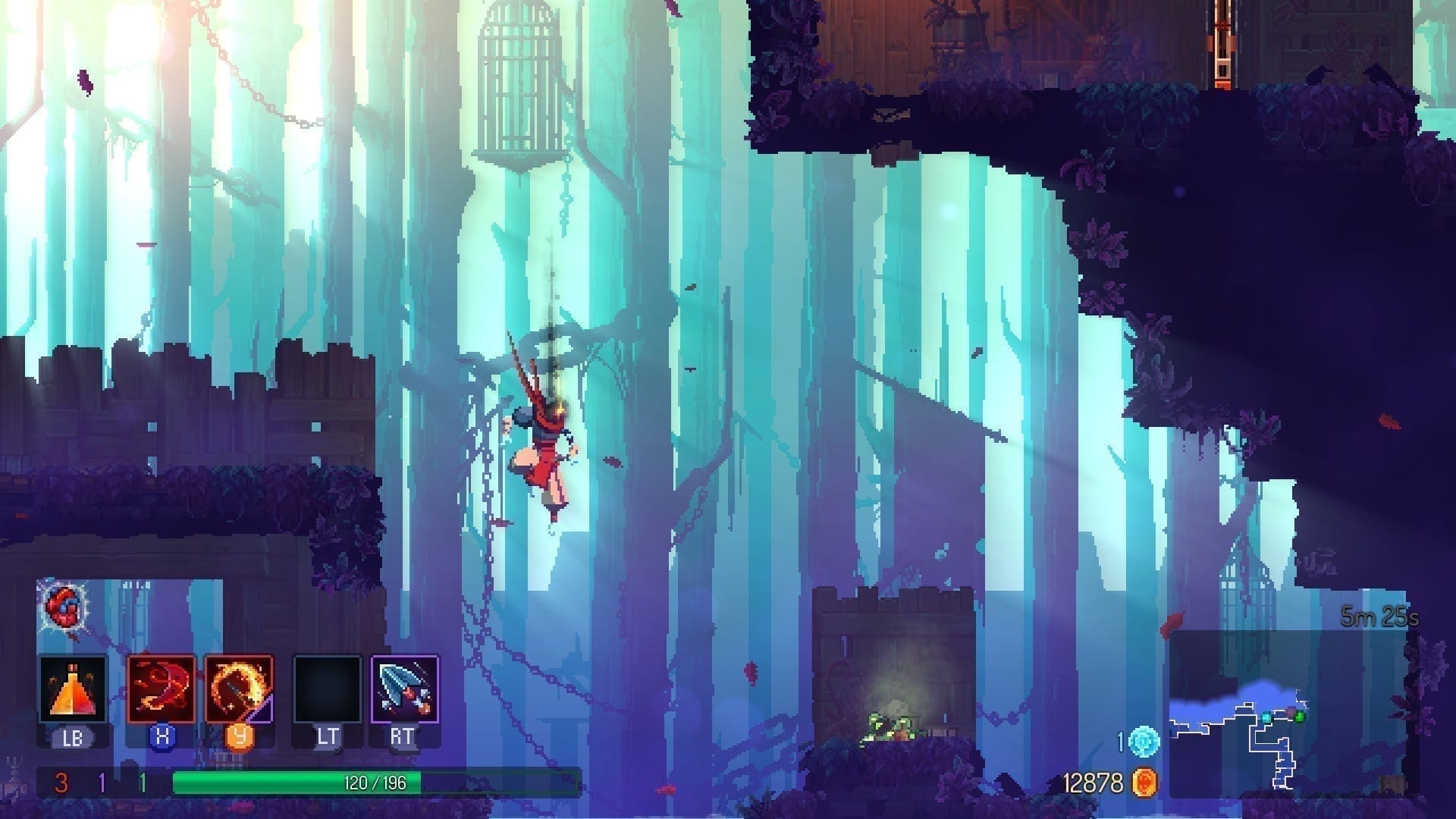The width and height of the screenshot is (1456, 819).
Task: Click the empty dark skill slot
Action: point(328,689)
